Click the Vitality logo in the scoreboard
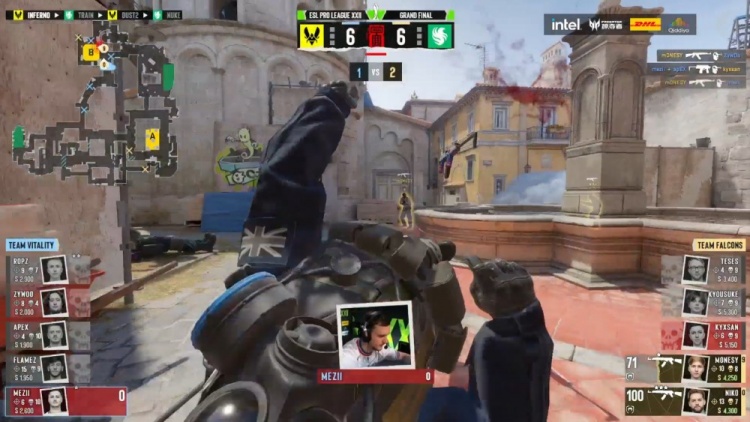This screenshot has height=422, width=750. coord(312,36)
